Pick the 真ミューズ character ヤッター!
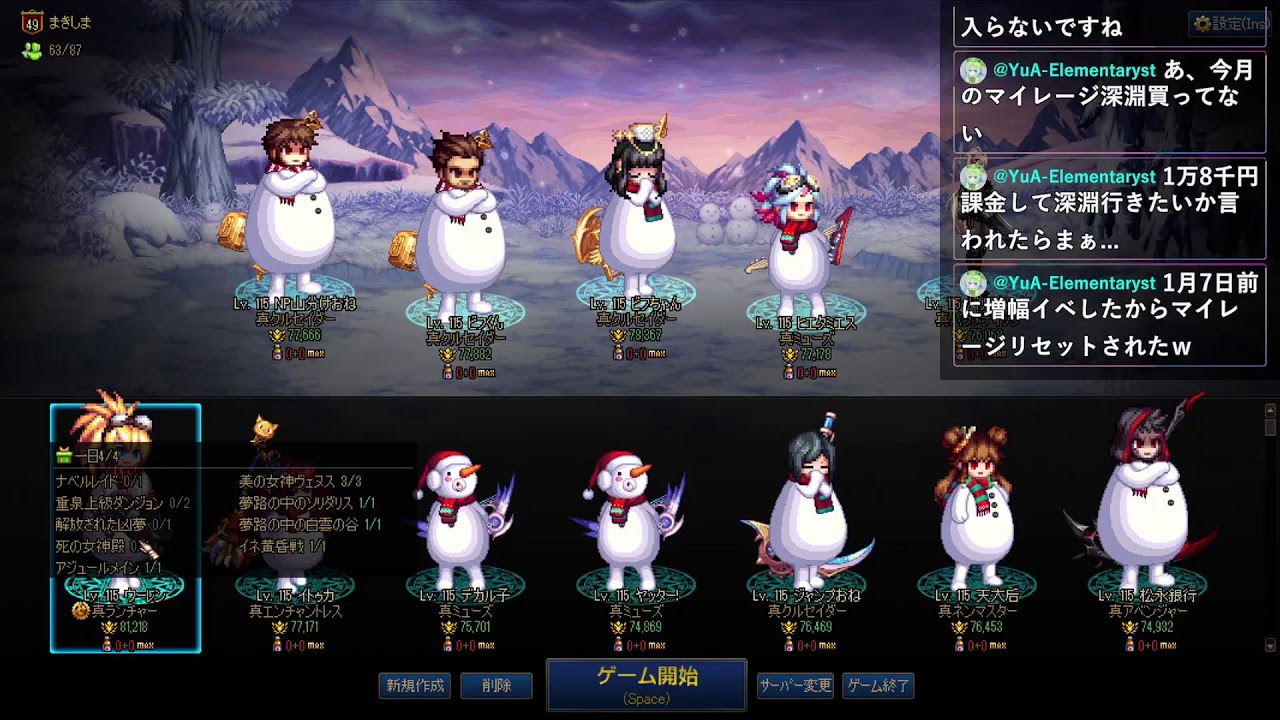The height and width of the screenshot is (720, 1280). [635, 530]
